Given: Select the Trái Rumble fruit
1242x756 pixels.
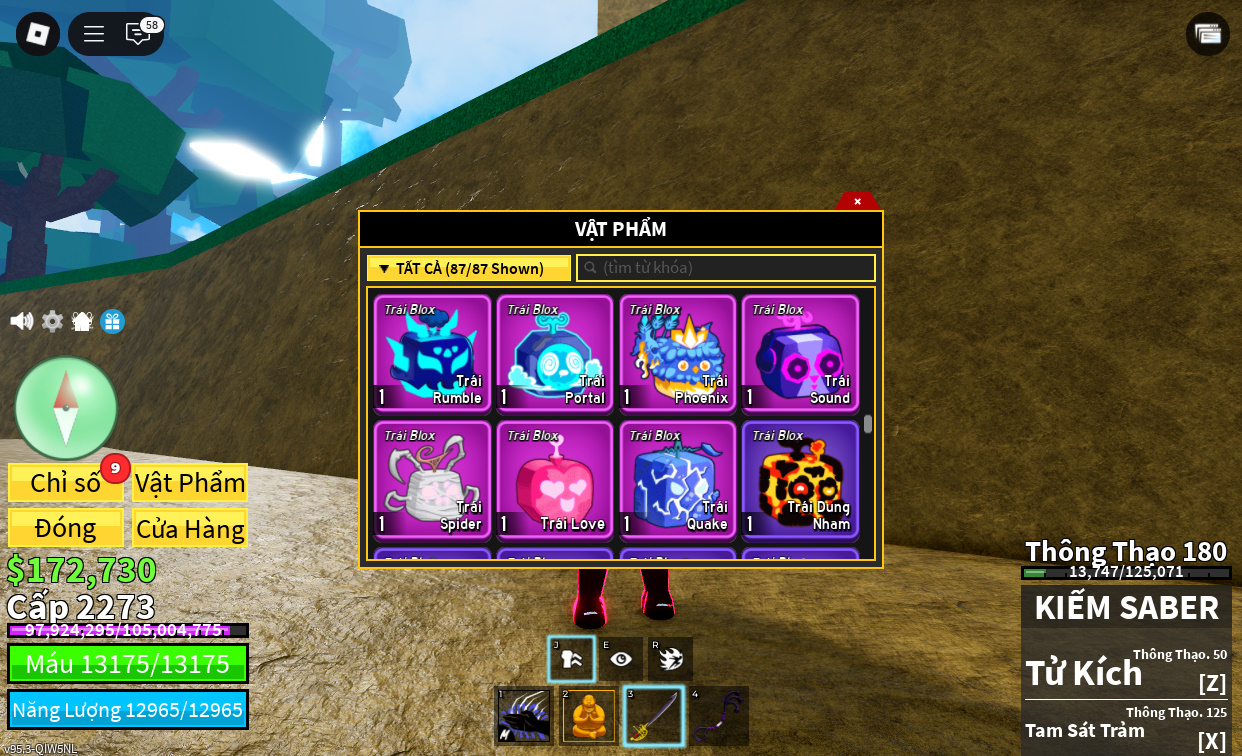Looking at the screenshot, I should pos(432,353).
